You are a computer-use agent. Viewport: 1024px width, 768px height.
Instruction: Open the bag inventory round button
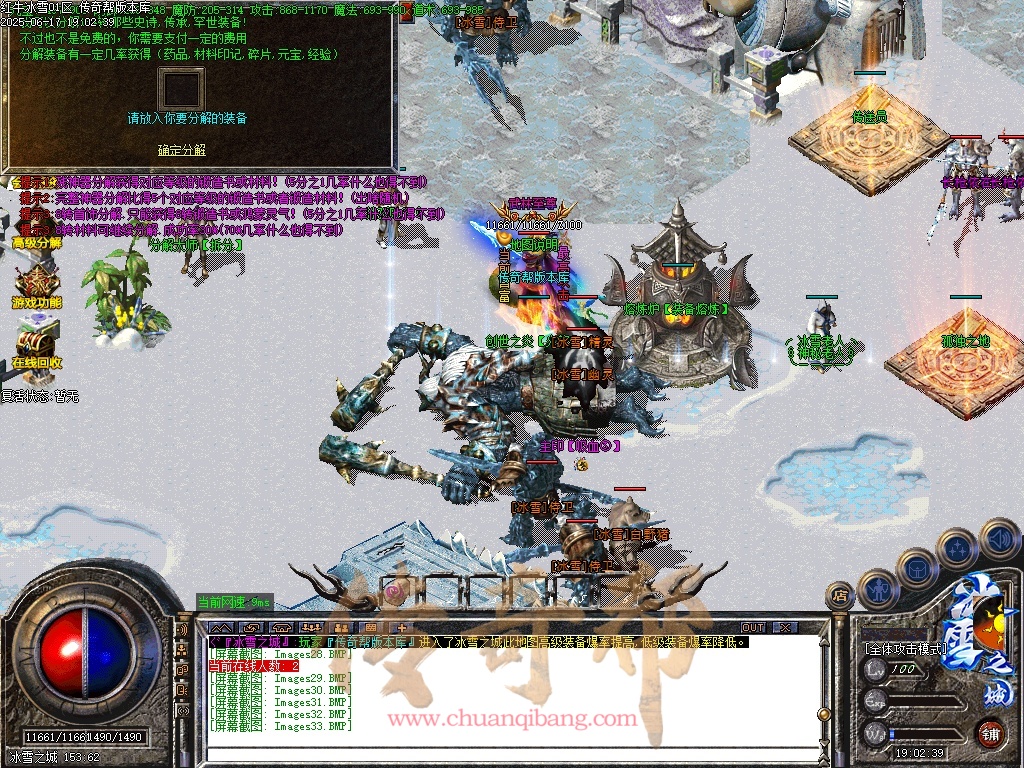(x=916, y=568)
